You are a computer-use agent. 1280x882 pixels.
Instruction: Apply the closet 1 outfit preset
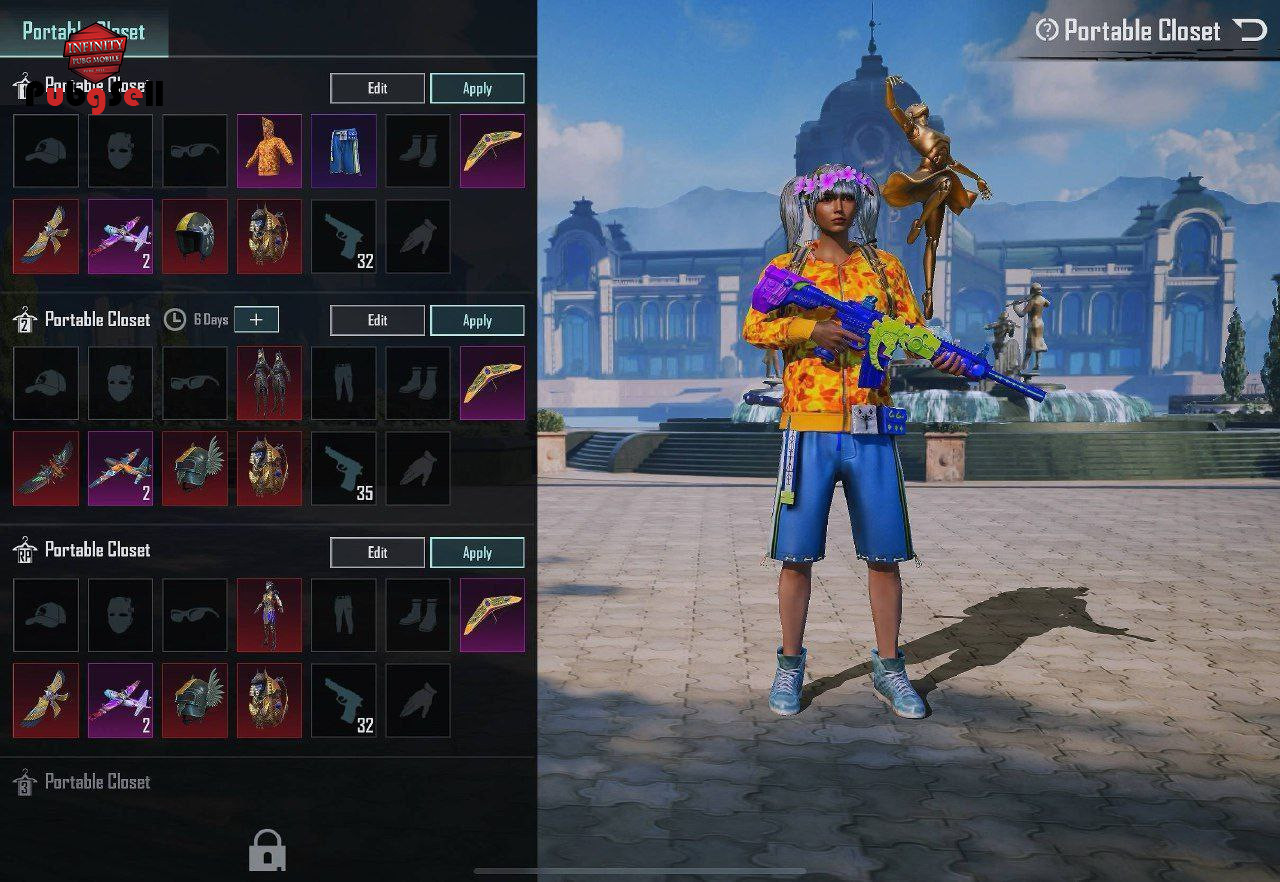point(477,88)
